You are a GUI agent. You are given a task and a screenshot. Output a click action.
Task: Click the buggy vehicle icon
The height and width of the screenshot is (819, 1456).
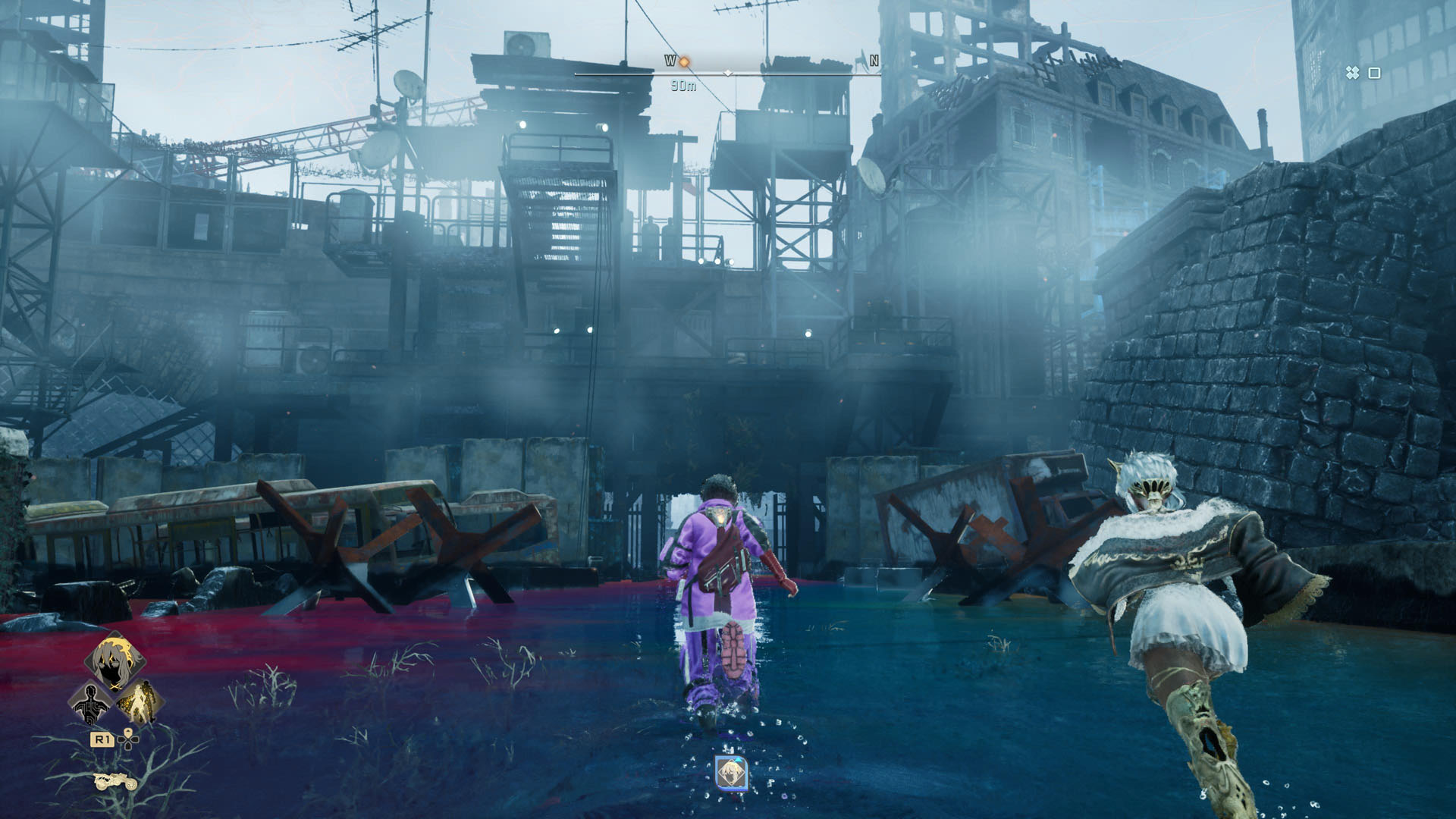[x=115, y=782]
